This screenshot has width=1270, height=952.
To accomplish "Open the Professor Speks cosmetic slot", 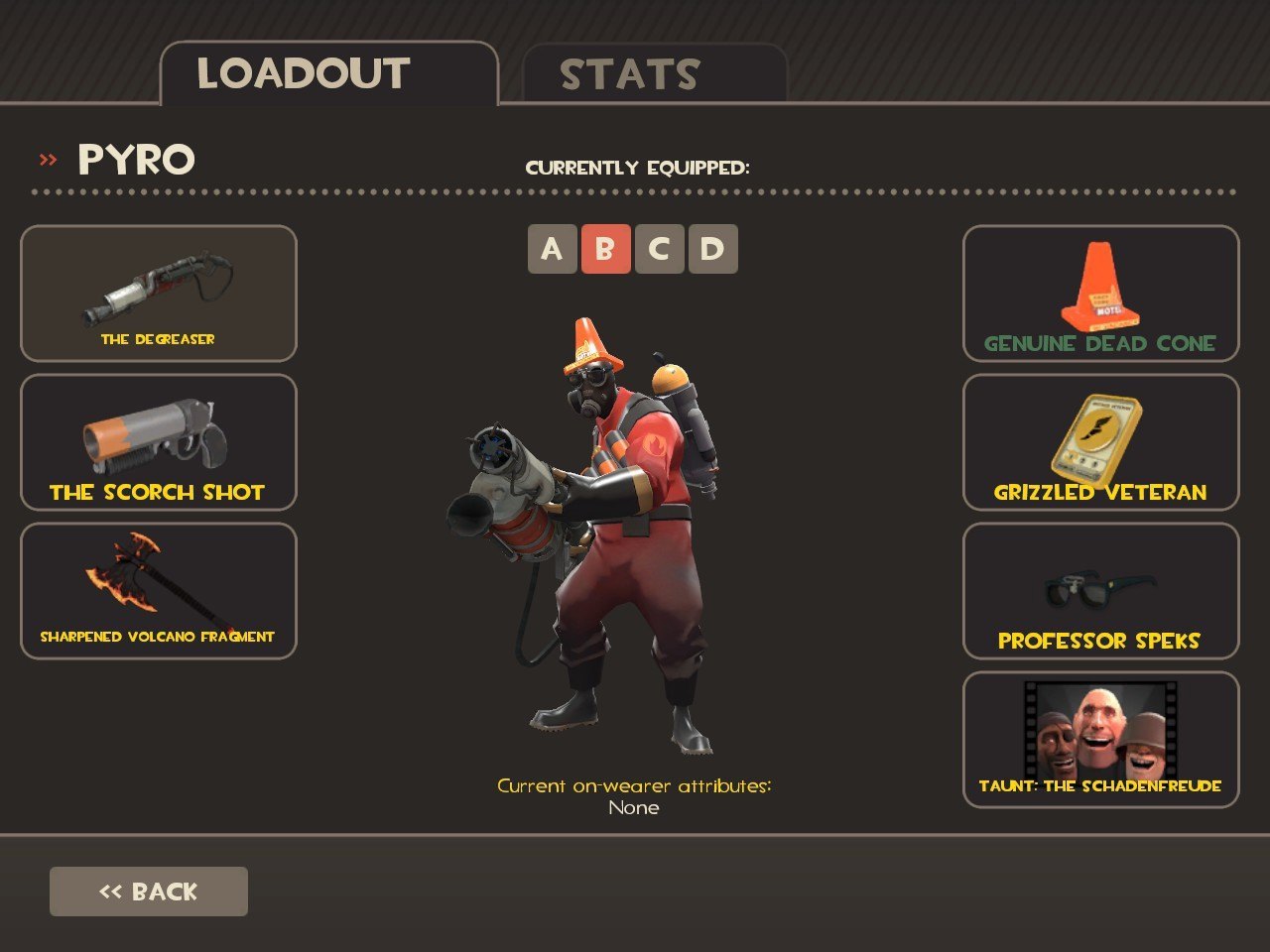I will point(1100,591).
